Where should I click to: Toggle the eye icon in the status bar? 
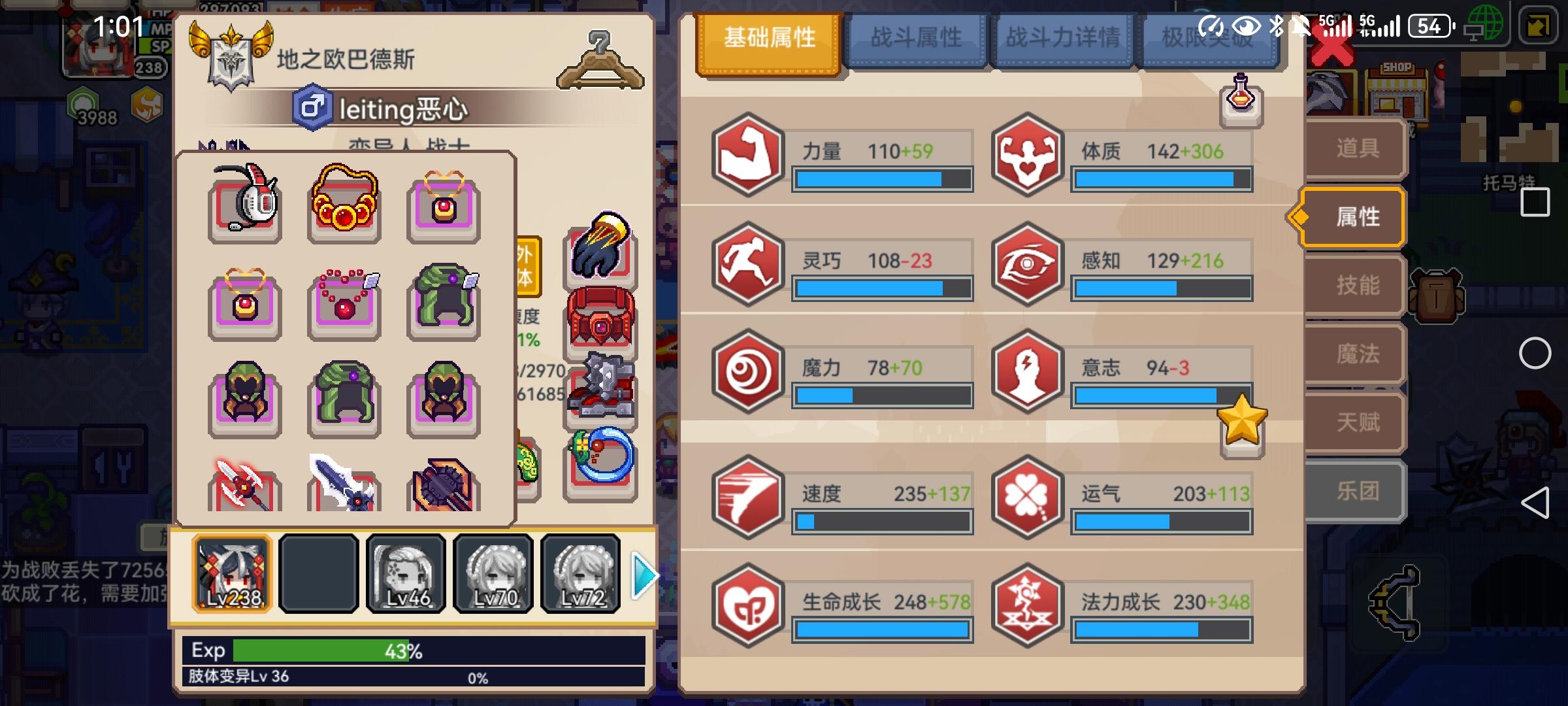(1246, 25)
